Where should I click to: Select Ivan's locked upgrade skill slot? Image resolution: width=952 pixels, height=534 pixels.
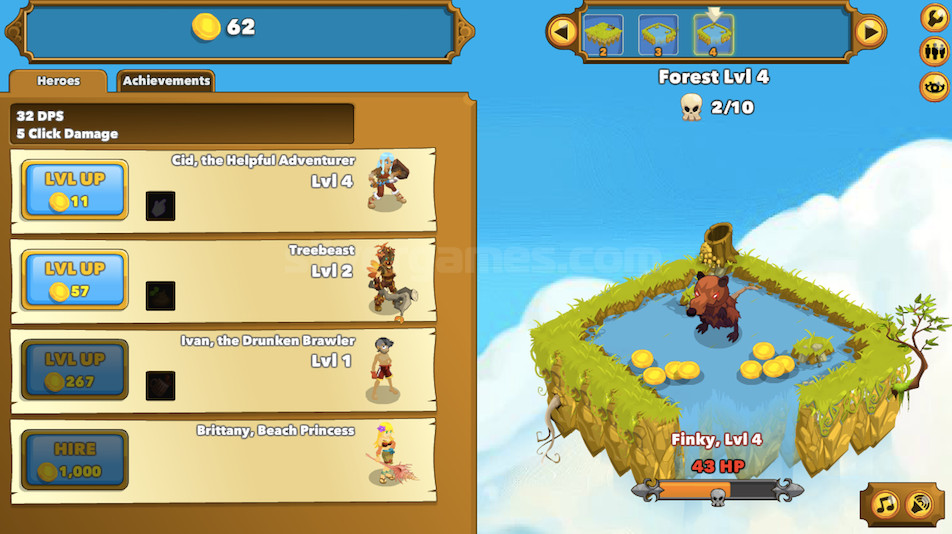[160, 386]
